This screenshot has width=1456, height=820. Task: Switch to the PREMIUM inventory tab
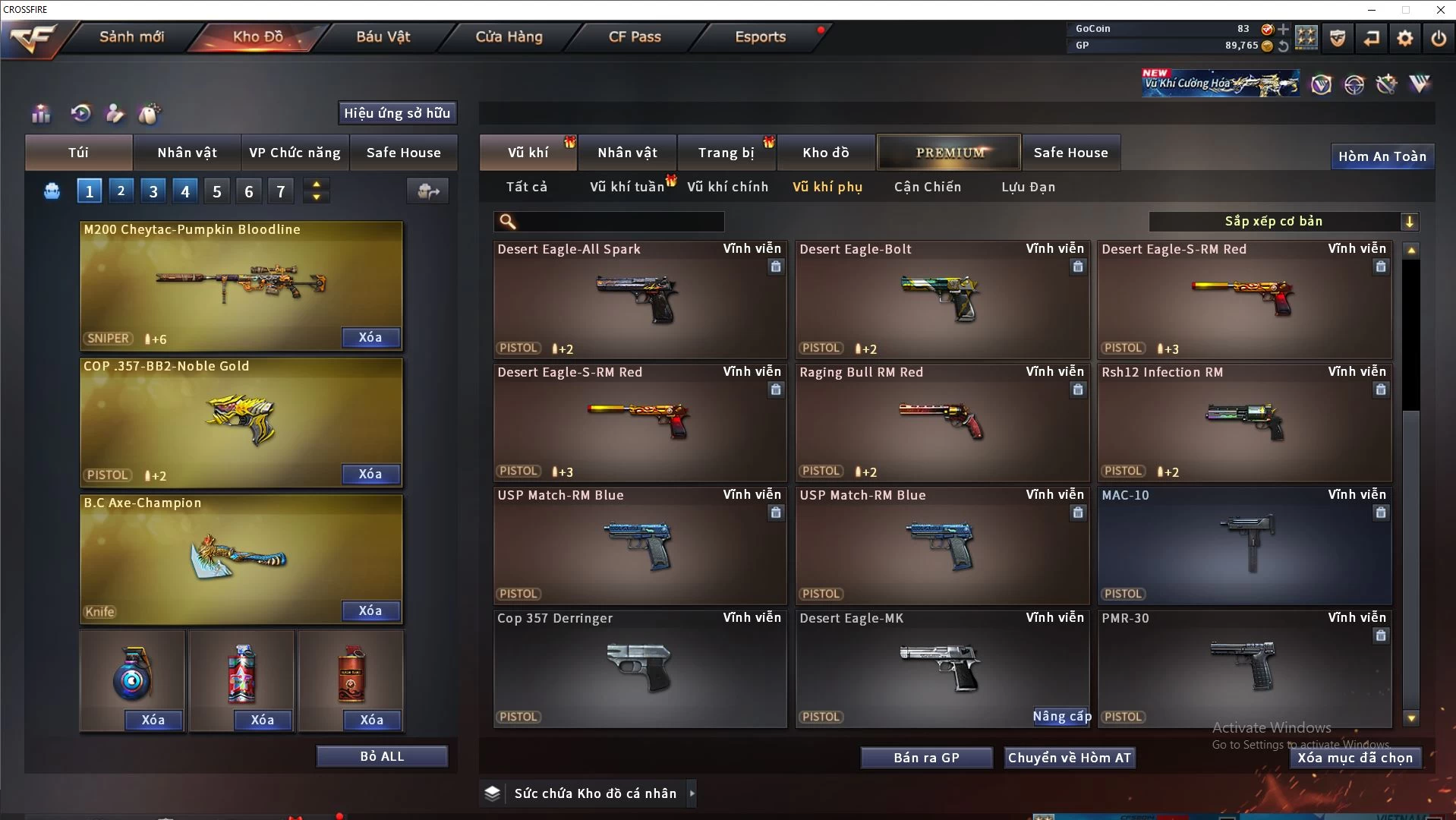950,153
